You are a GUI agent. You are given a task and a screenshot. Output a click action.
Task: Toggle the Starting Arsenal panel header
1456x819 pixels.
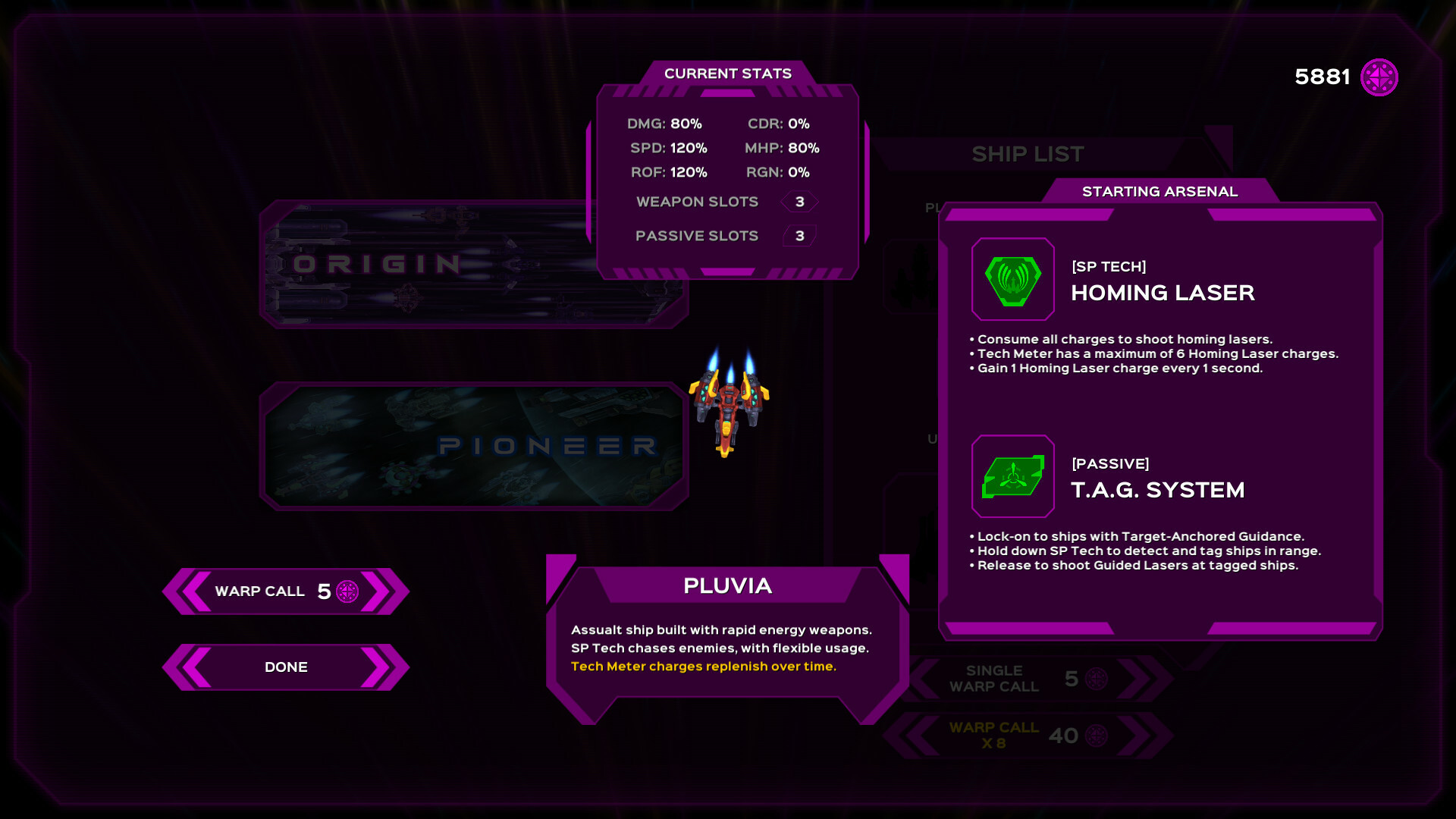point(1159,191)
